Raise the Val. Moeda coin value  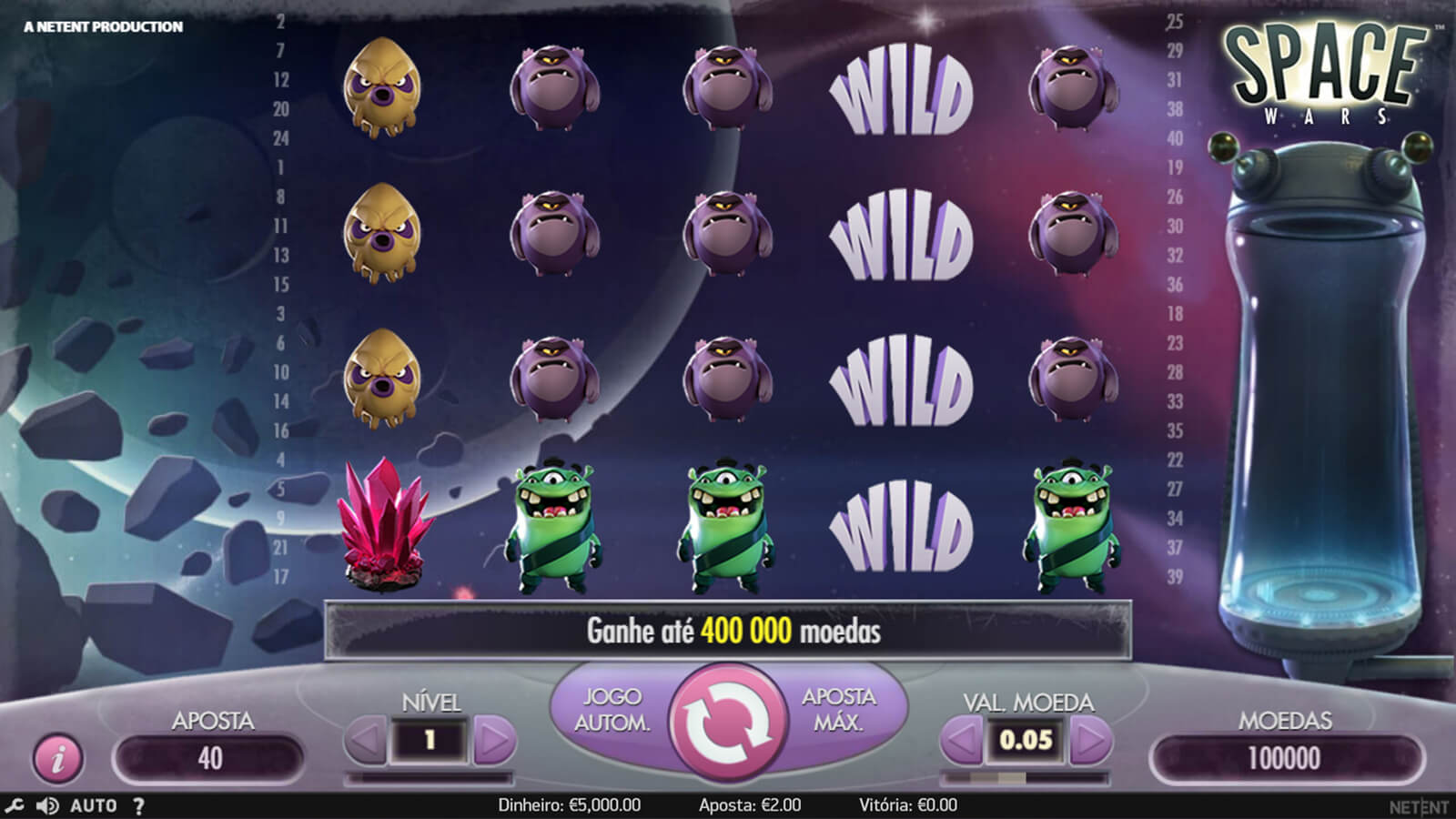click(x=1089, y=741)
